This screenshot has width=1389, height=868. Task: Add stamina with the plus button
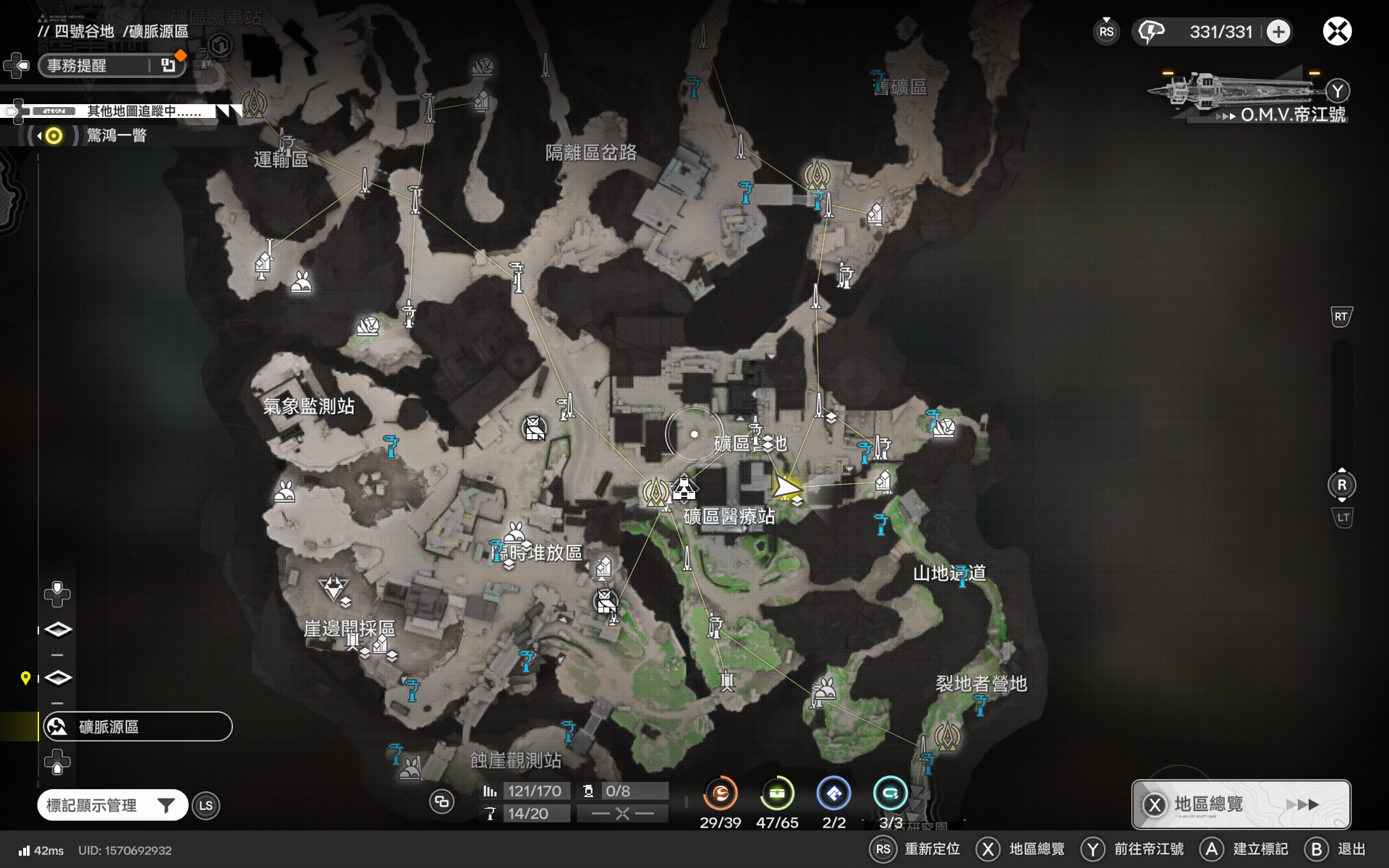1278,32
